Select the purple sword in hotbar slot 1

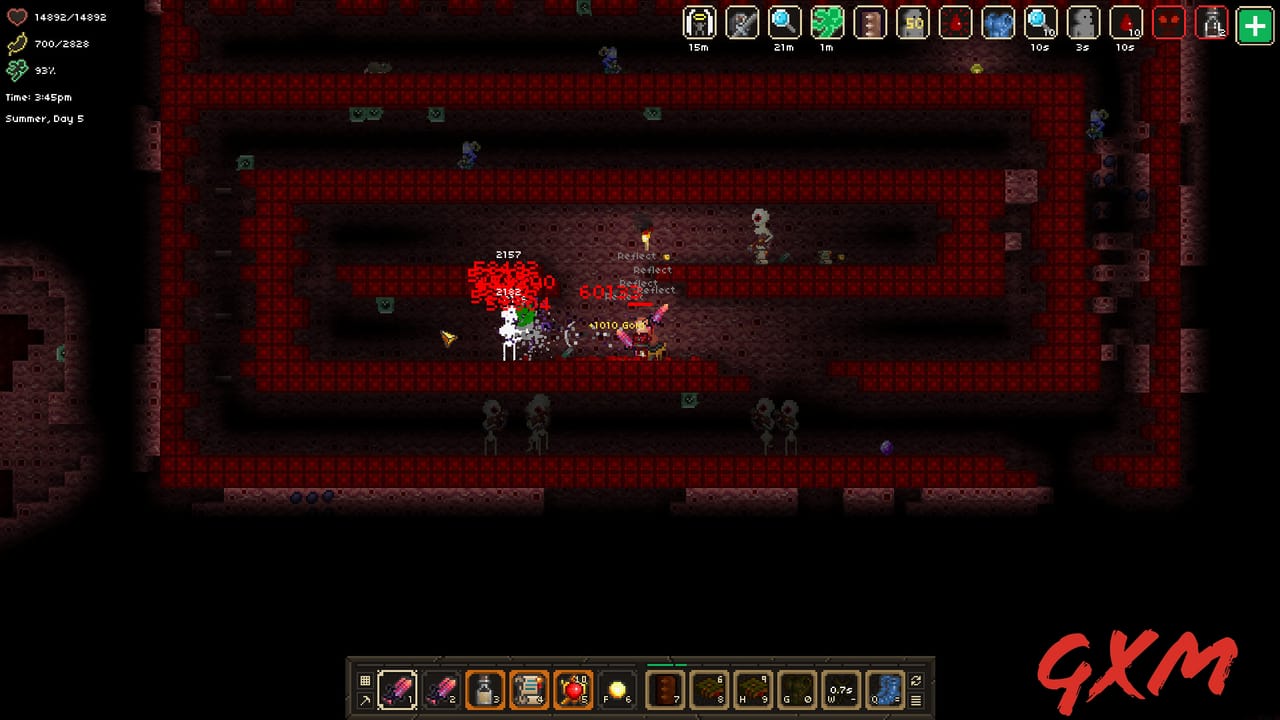point(398,689)
